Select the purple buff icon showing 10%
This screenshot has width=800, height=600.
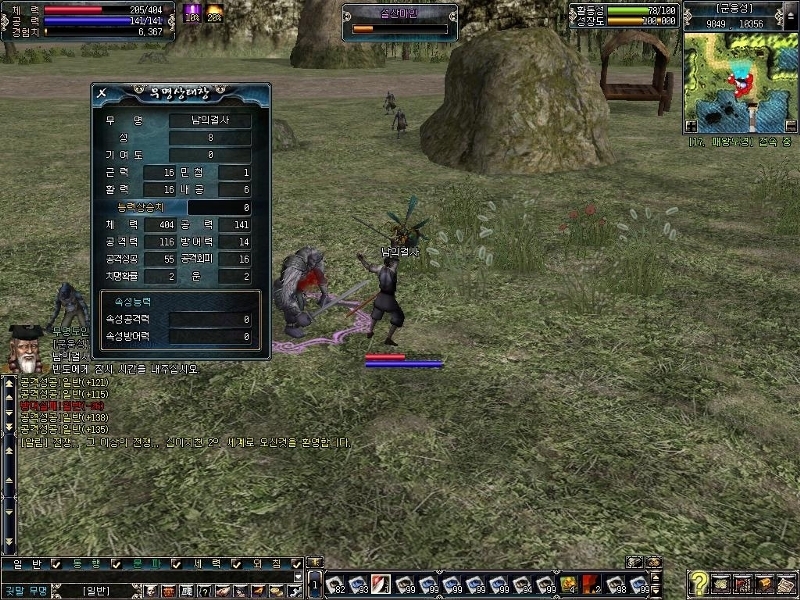(192, 13)
